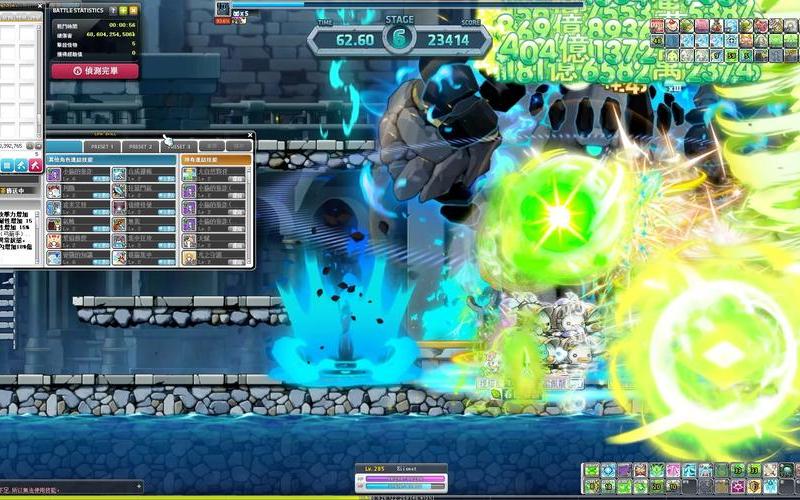This screenshot has width=800, height=500.
Task: Select the stage 6 emblem indicator
Action: 399,39
